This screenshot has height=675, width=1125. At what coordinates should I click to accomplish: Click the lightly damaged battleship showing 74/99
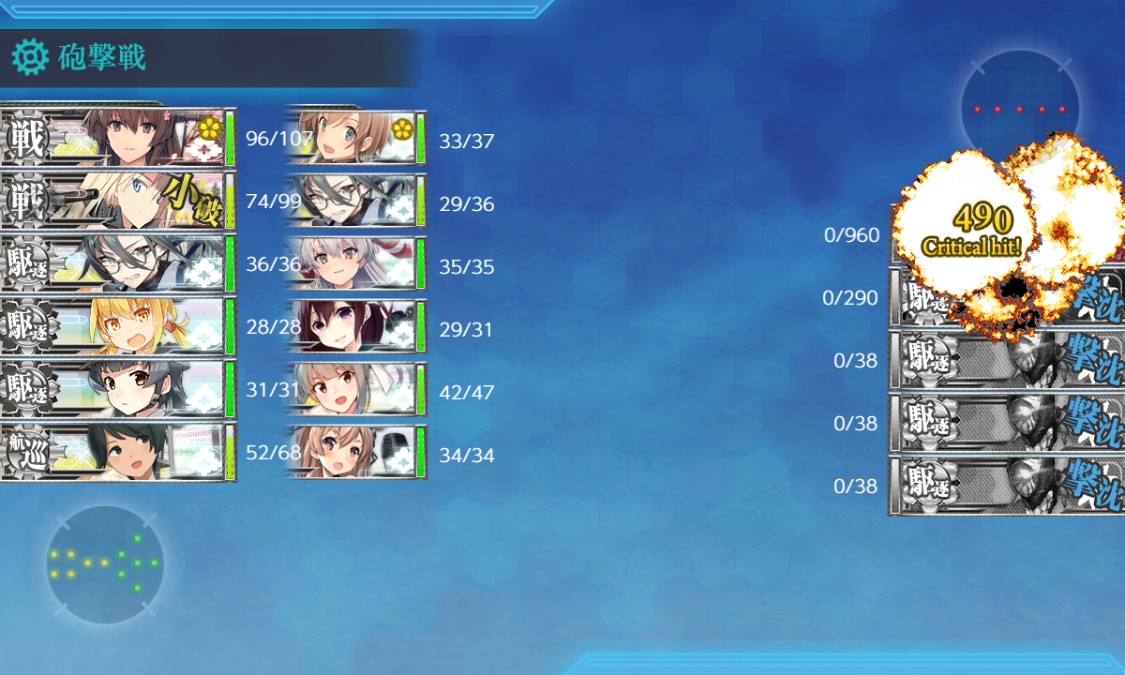pos(118,200)
